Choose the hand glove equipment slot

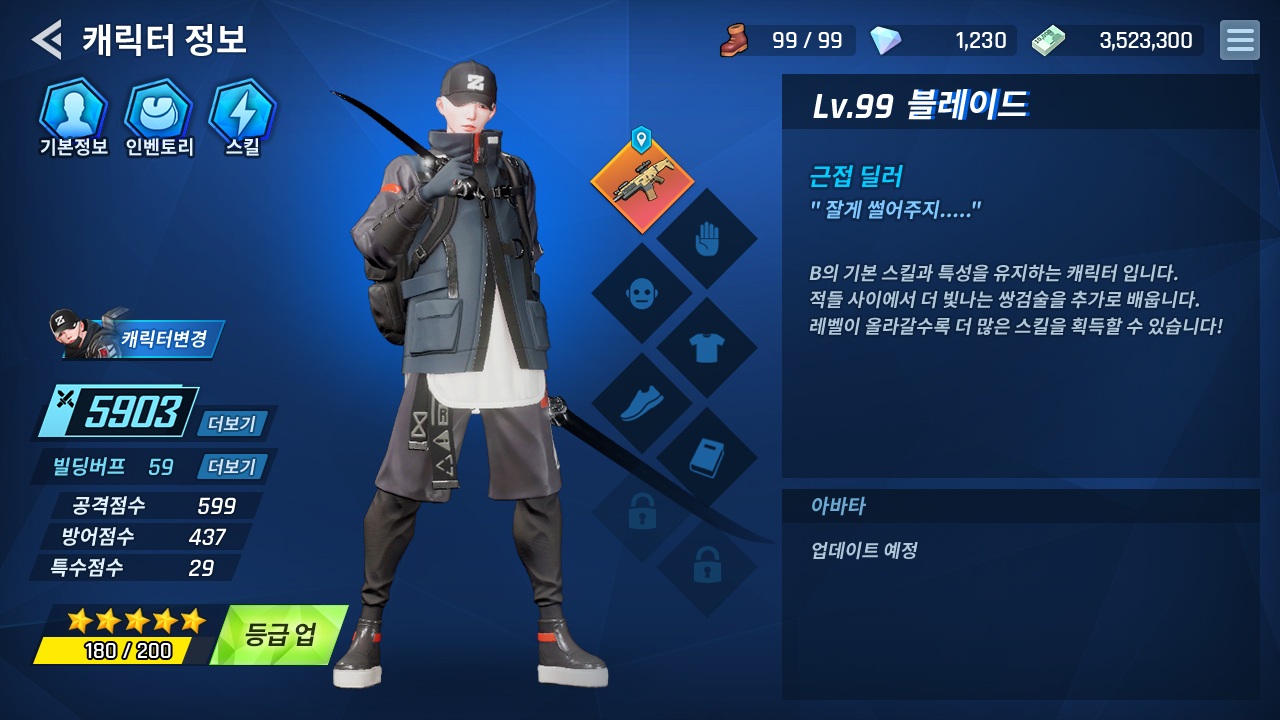[x=707, y=239]
